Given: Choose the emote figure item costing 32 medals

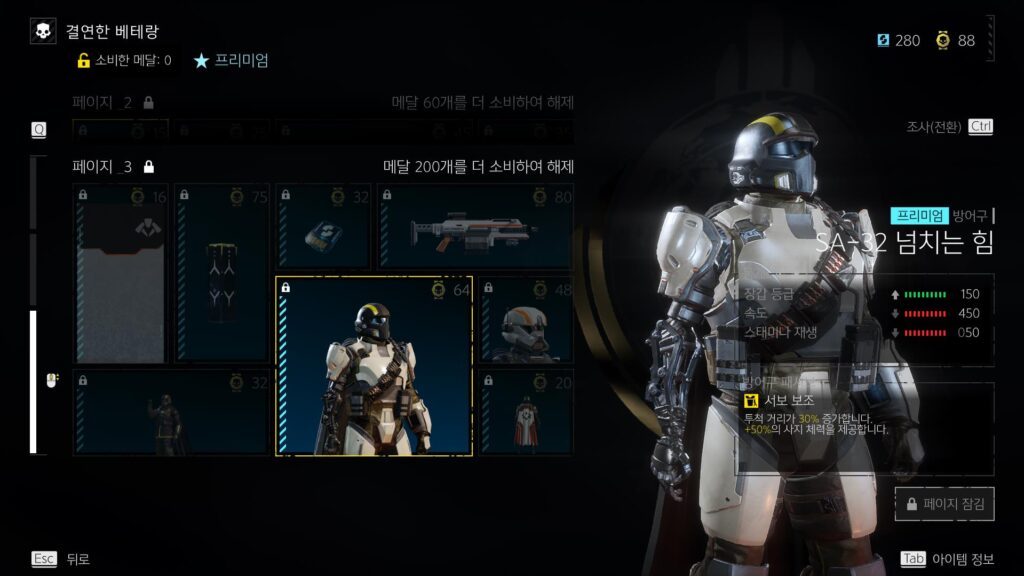Looking at the screenshot, I should [171, 413].
